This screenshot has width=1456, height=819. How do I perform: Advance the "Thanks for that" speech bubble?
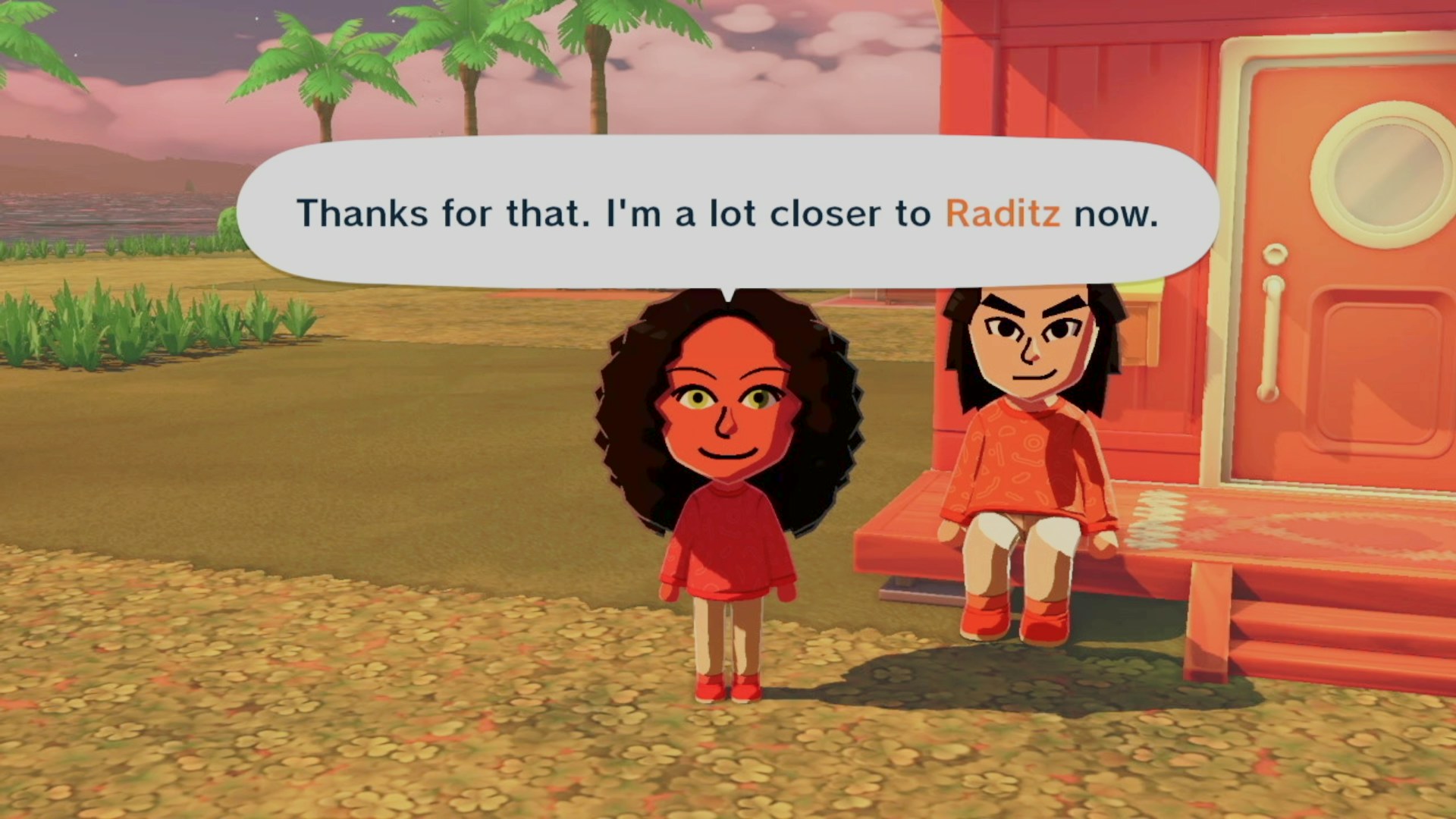[x=726, y=213]
